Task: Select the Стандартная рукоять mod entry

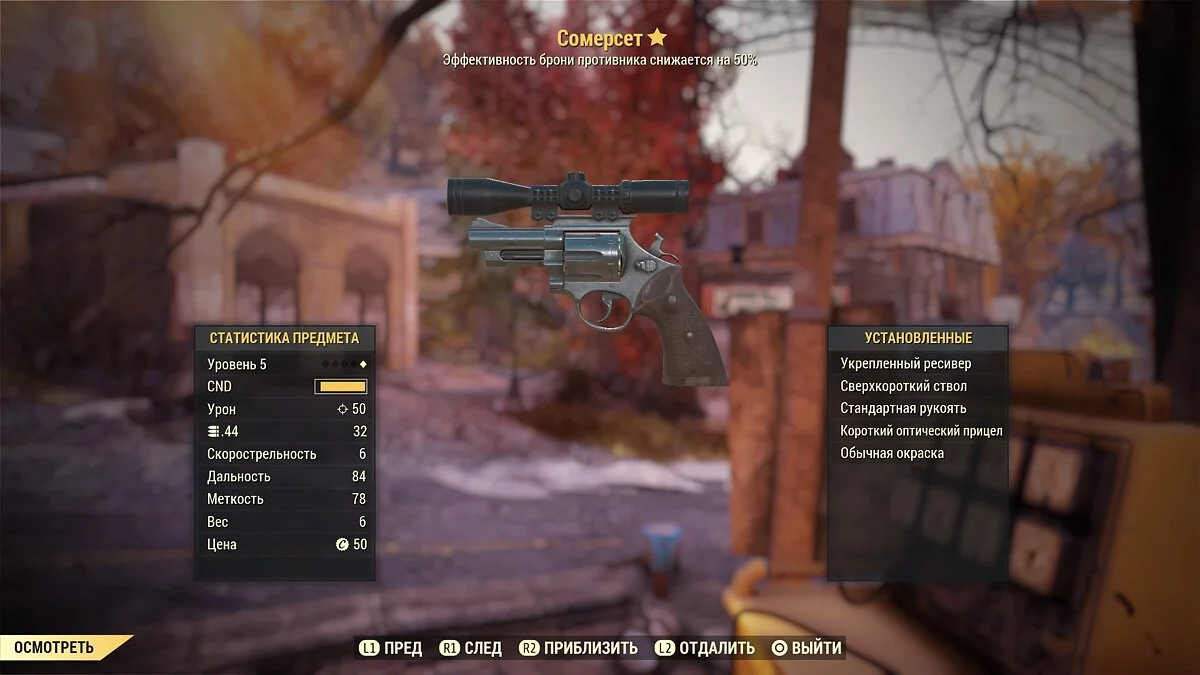Action: [x=903, y=408]
